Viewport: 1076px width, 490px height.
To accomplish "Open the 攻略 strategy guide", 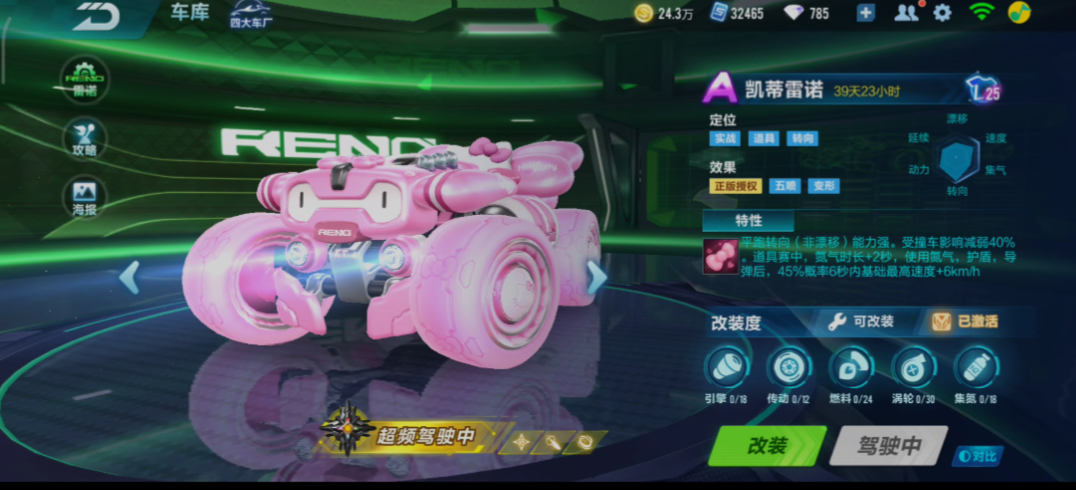I will tap(85, 137).
